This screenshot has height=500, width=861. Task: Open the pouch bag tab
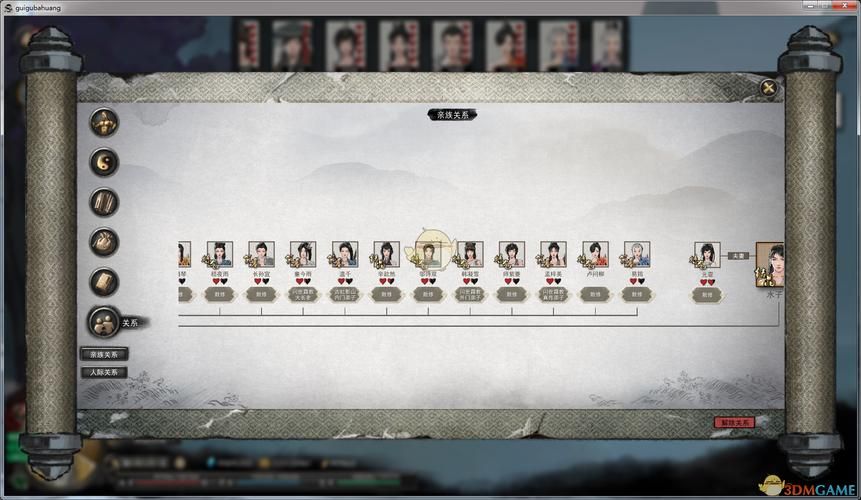tap(104, 241)
